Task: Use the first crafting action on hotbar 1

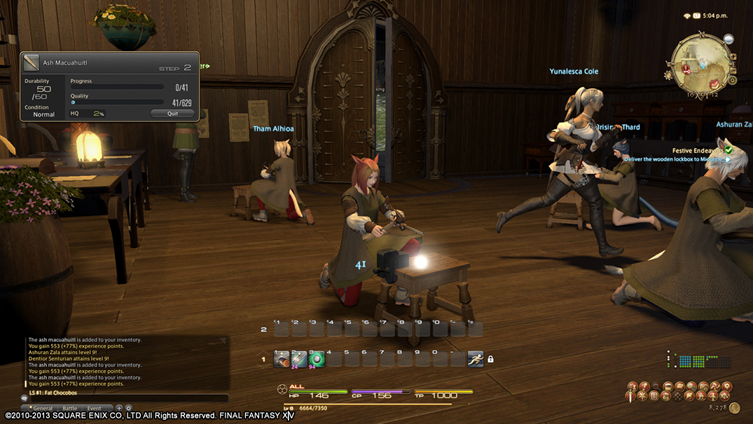Action: point(282,358)
